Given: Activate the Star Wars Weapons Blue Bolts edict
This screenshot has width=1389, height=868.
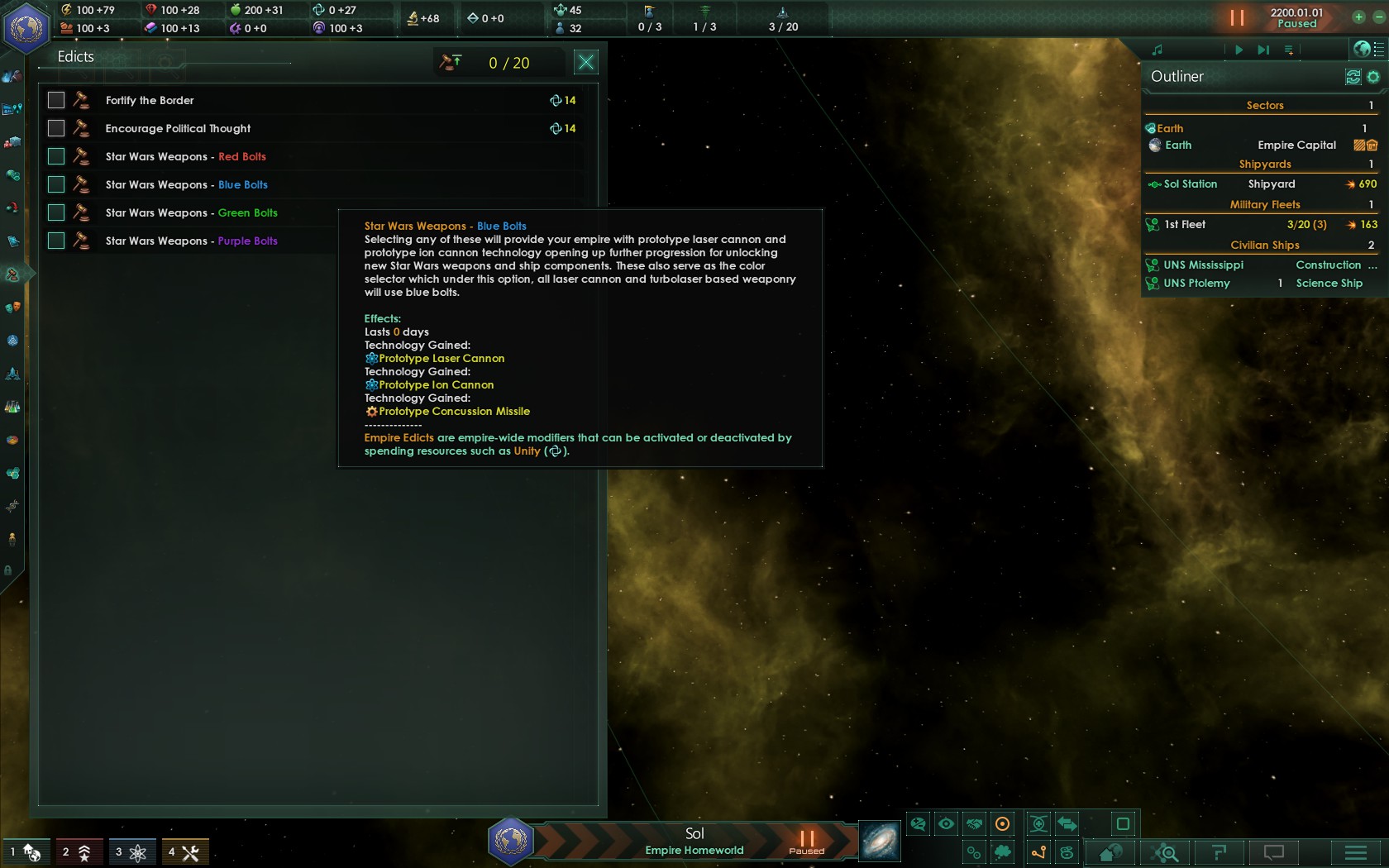Looking at the screenshot, I should point(56,184).
